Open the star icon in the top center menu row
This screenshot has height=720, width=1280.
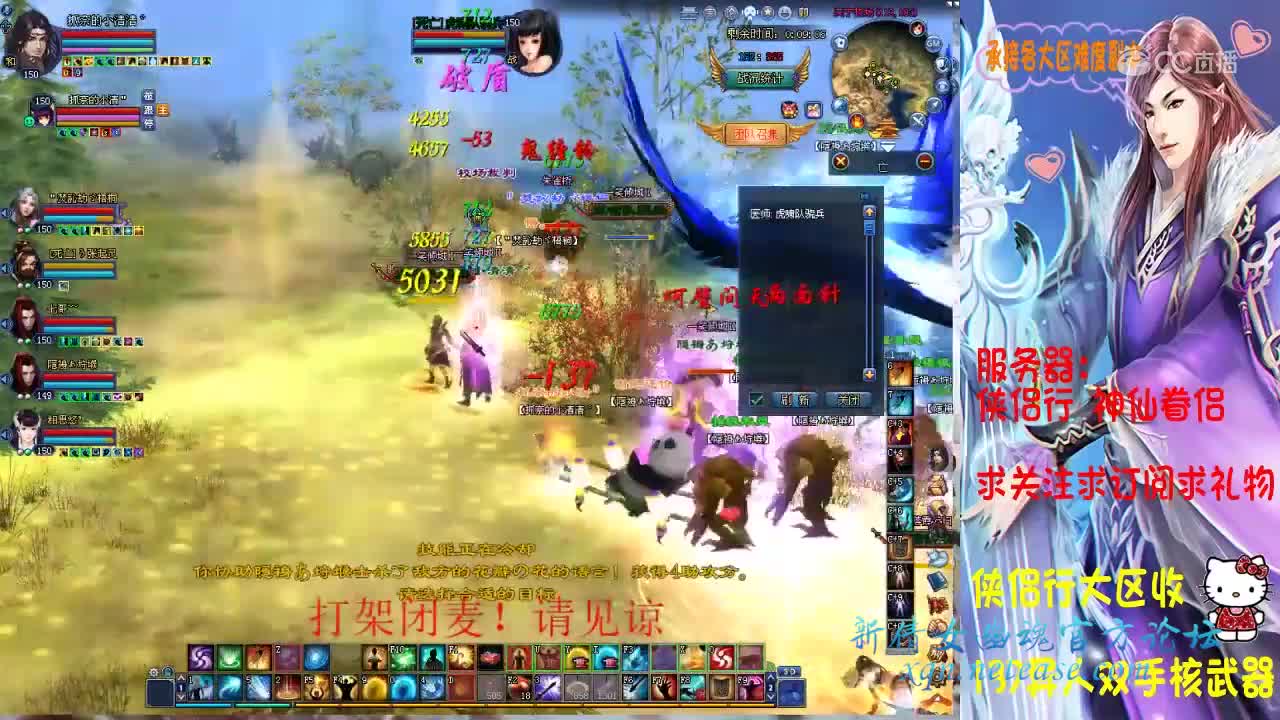(767, 13)
